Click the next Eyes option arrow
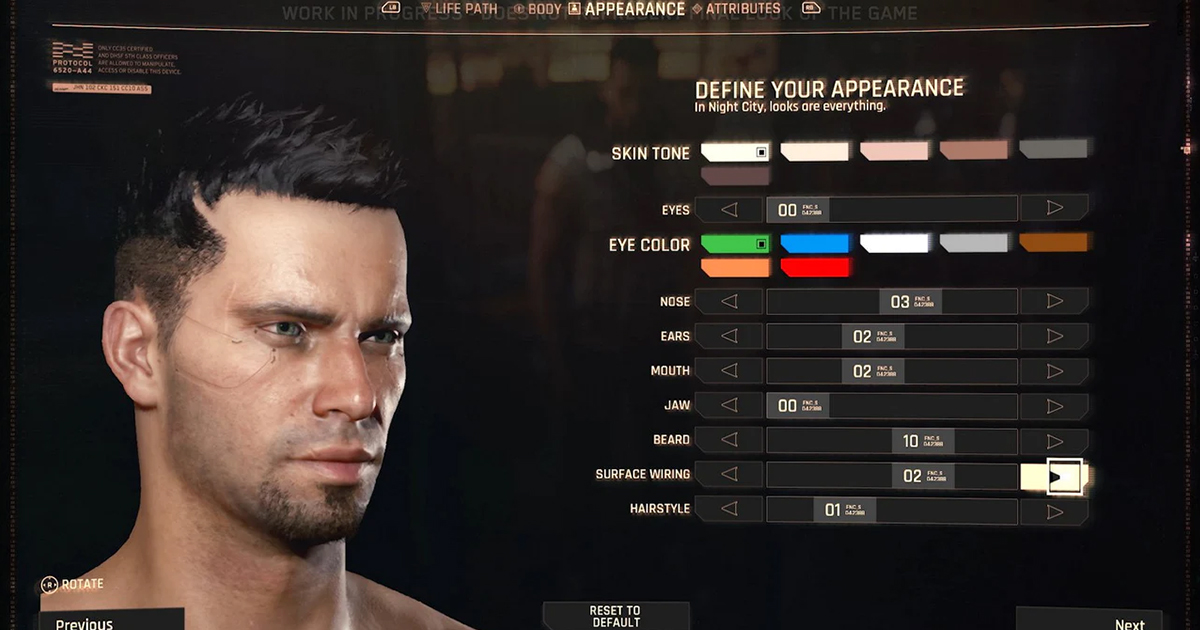This screenshot has width=1200, height=630. (1054, 209)
